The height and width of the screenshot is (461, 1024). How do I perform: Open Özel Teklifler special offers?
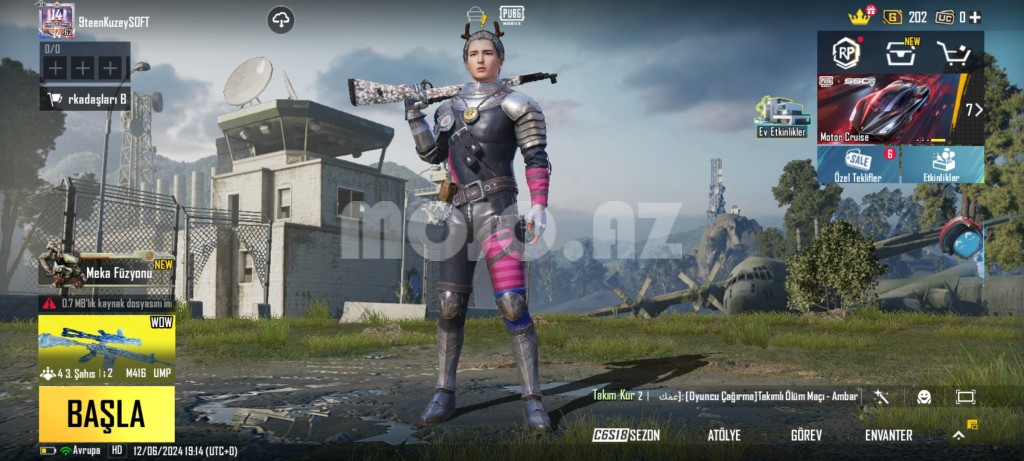(858, 165)
